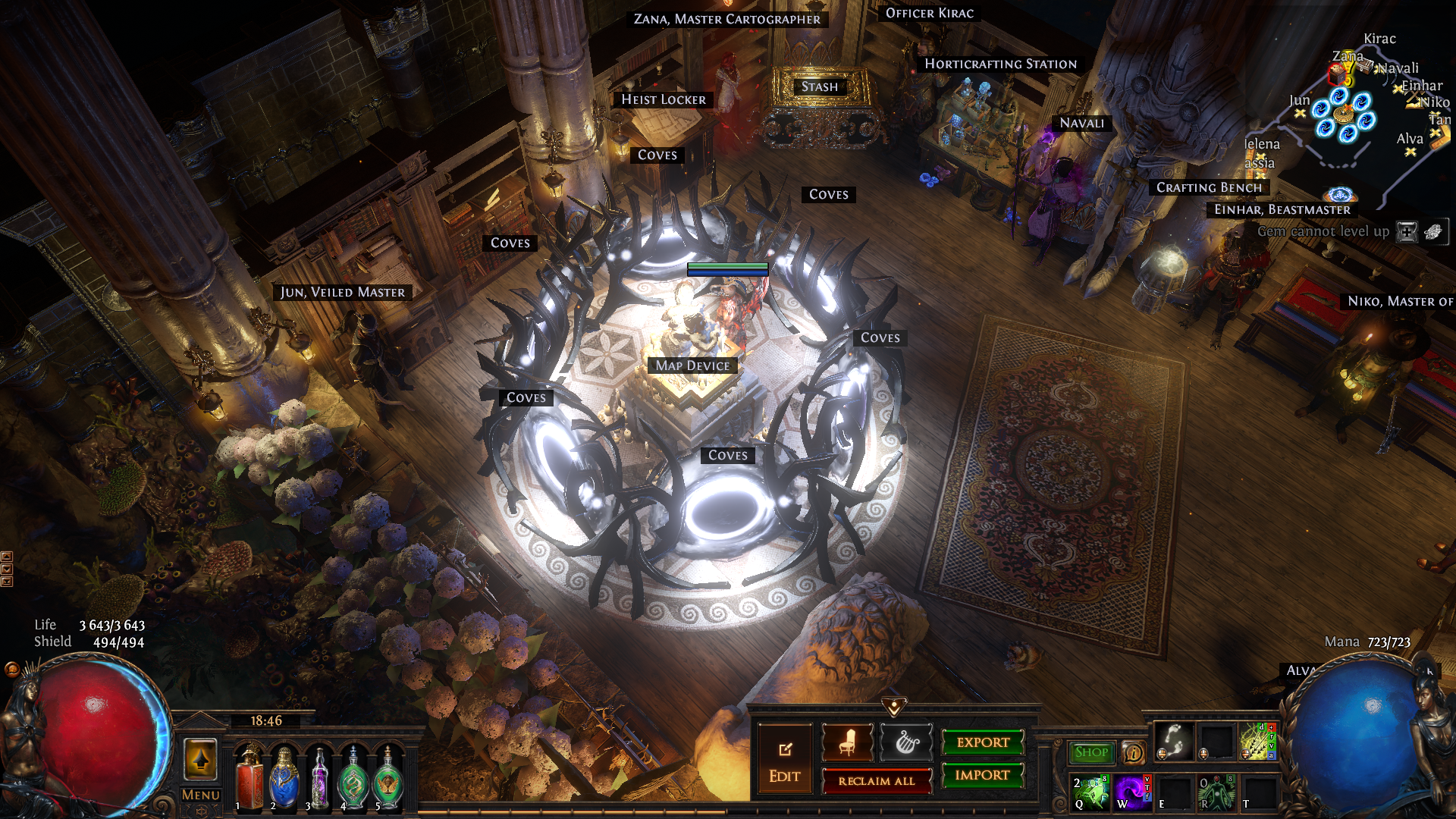Open hideout Edit mode

tap(784, 759)
